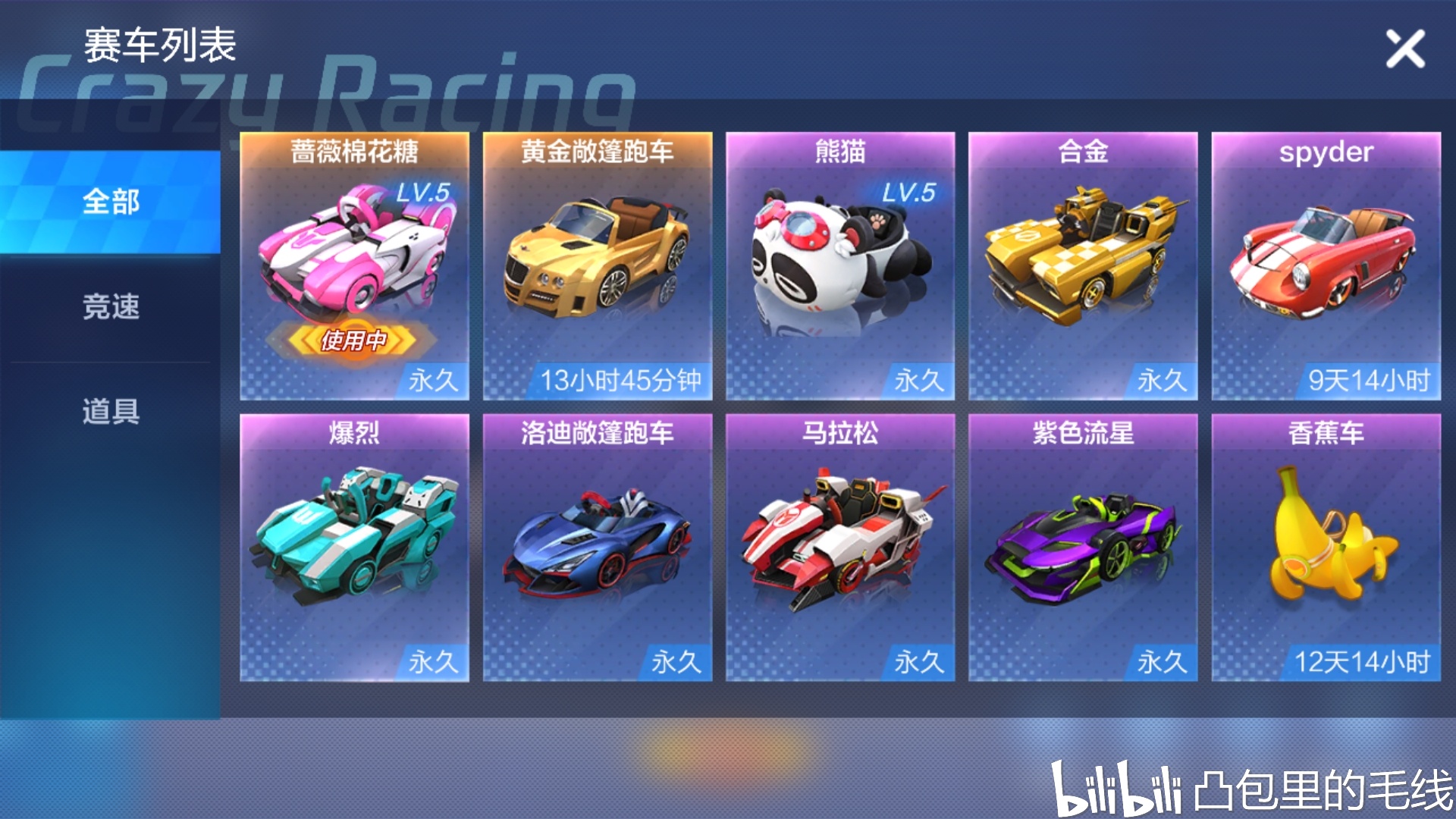The height and width of the screenshot is (819, 1456).
Task: Close the 赛车列表 car list window
Action: click(x=1405, y=49)
